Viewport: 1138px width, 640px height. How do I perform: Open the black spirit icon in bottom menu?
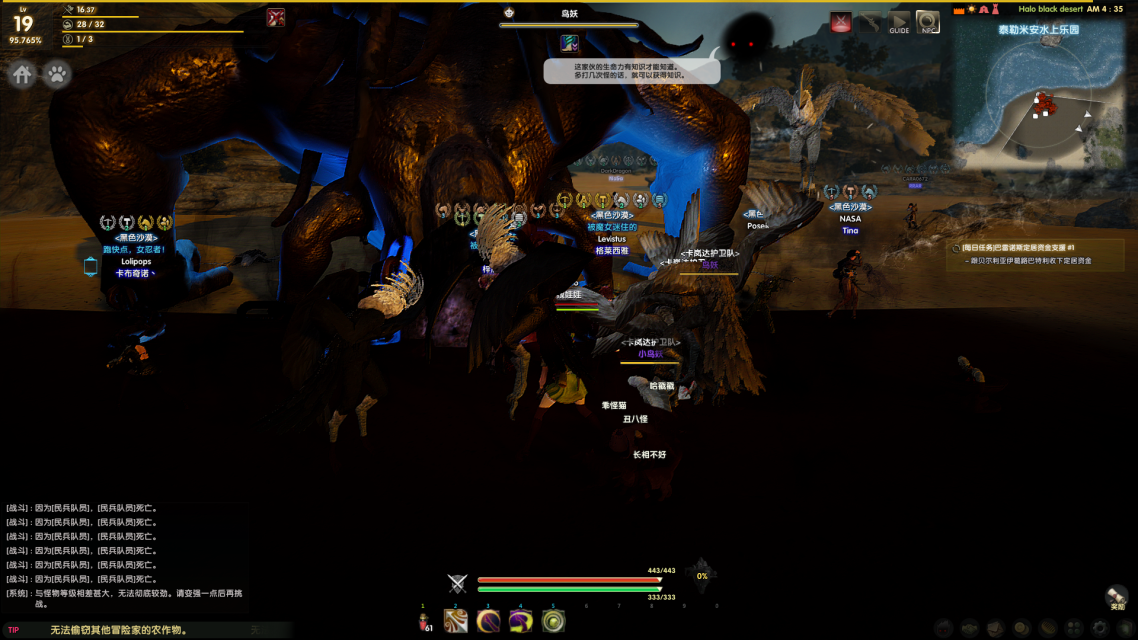(x=943, y=628)
